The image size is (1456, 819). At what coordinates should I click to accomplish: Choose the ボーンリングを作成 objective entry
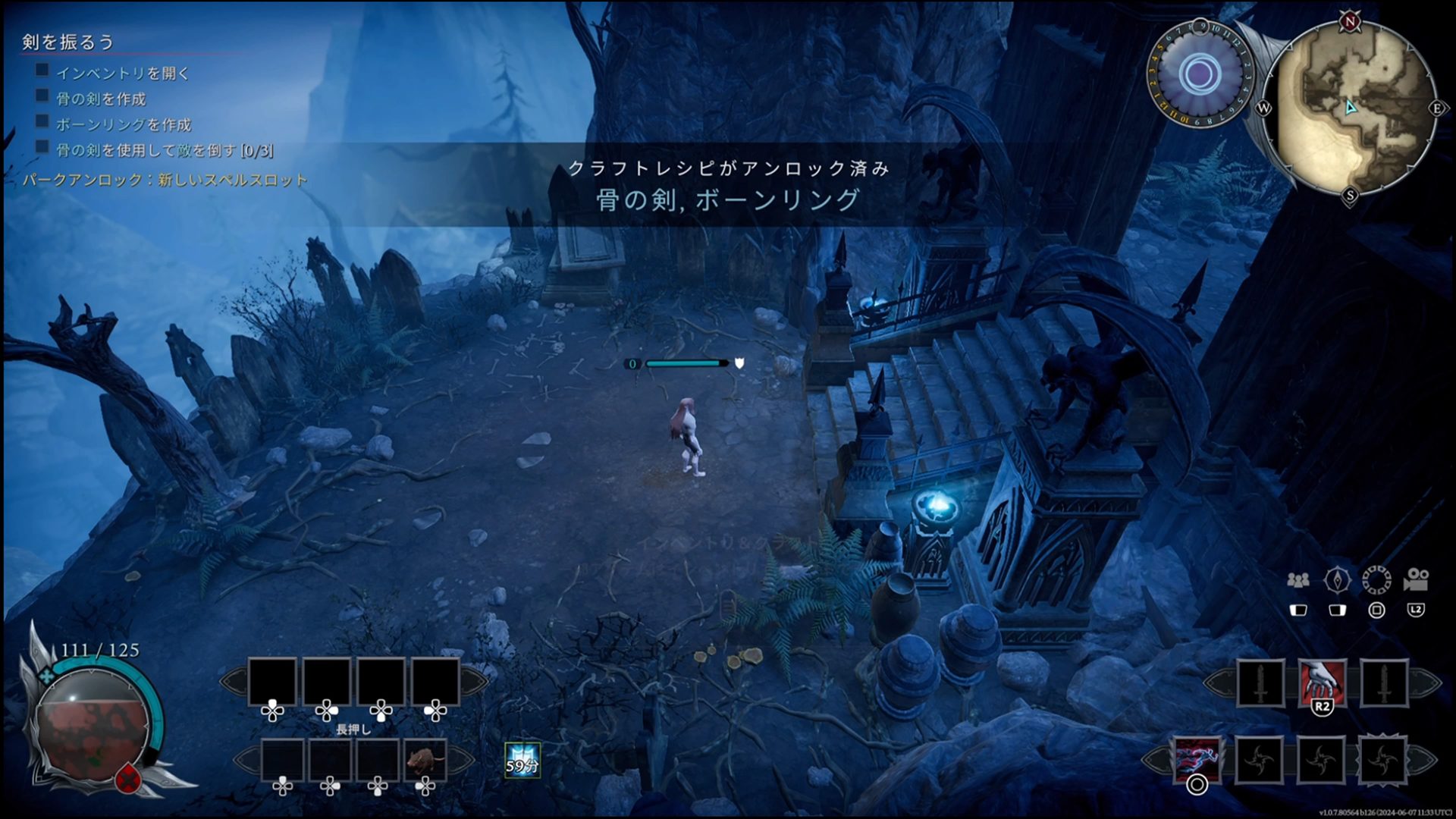tap(124, 125)
